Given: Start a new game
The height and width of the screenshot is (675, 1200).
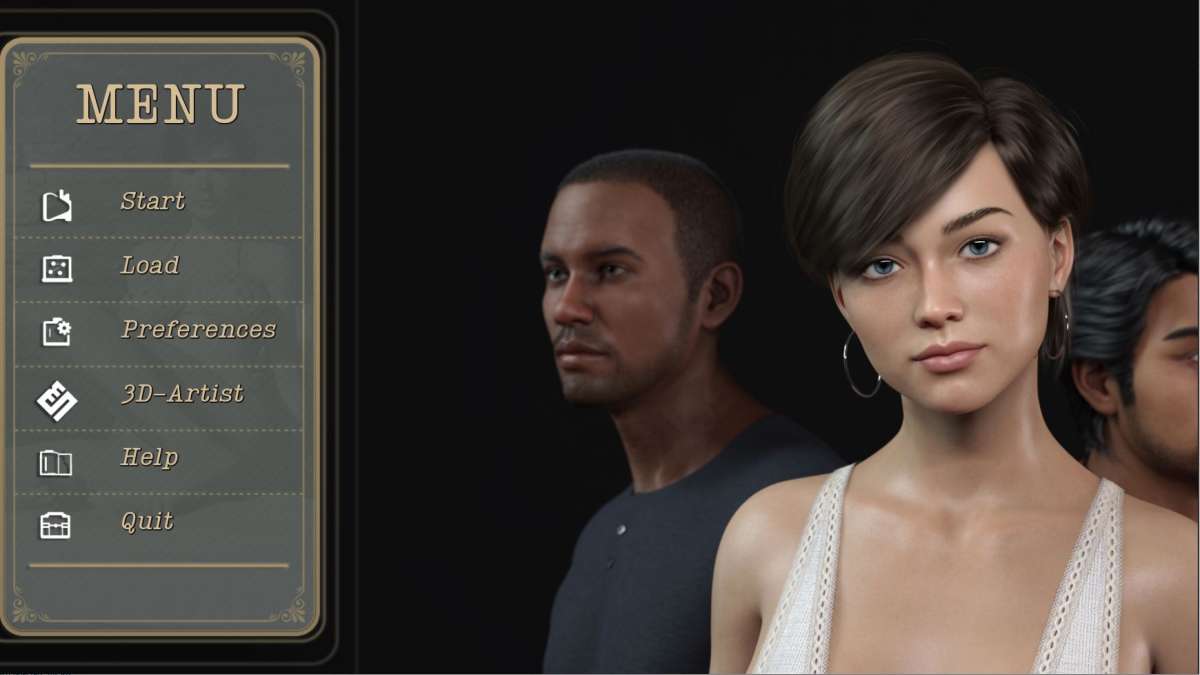Looking at the screenshot, I should (x=152, y=202).
